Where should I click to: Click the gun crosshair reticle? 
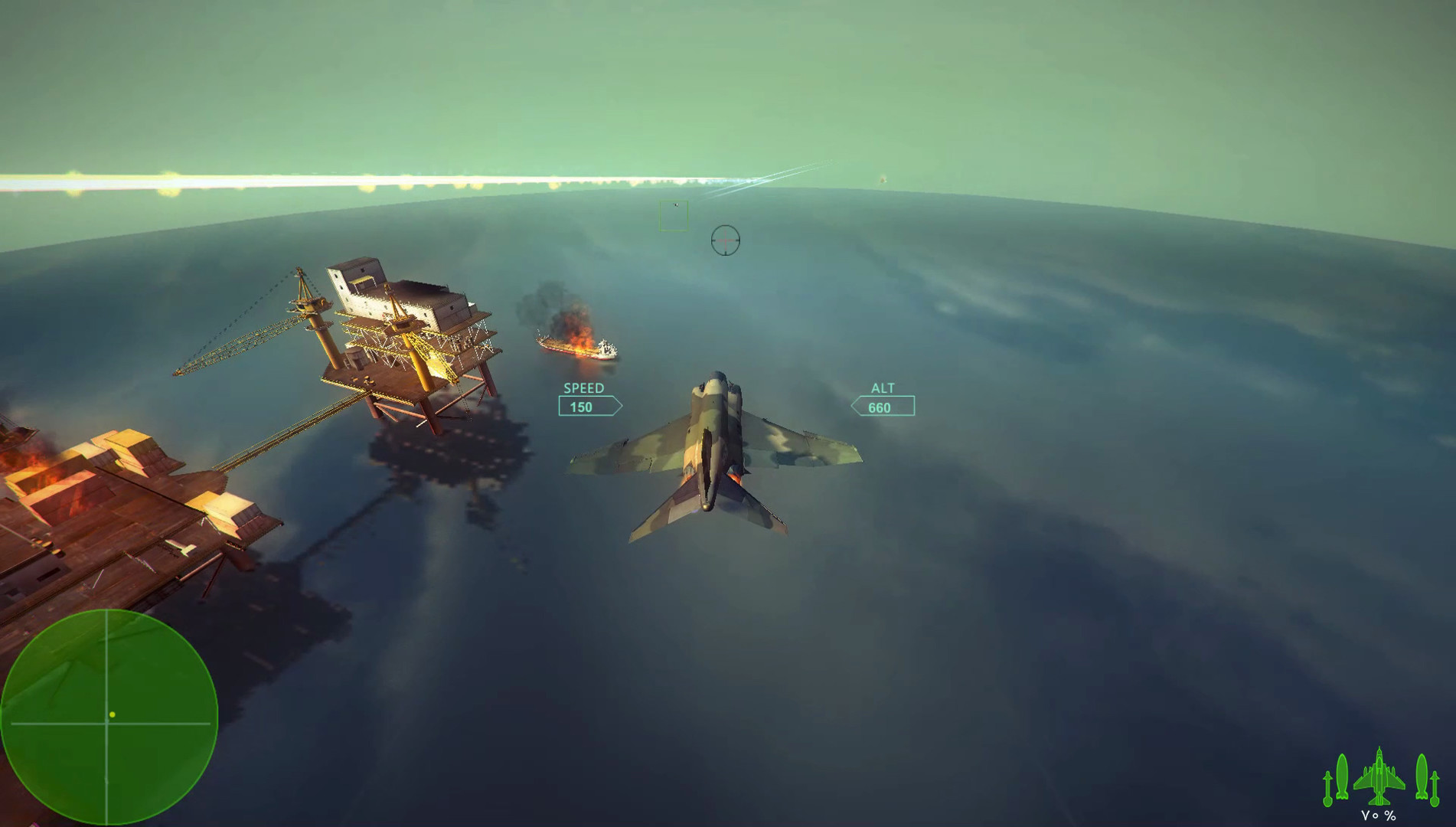[727, 240]
